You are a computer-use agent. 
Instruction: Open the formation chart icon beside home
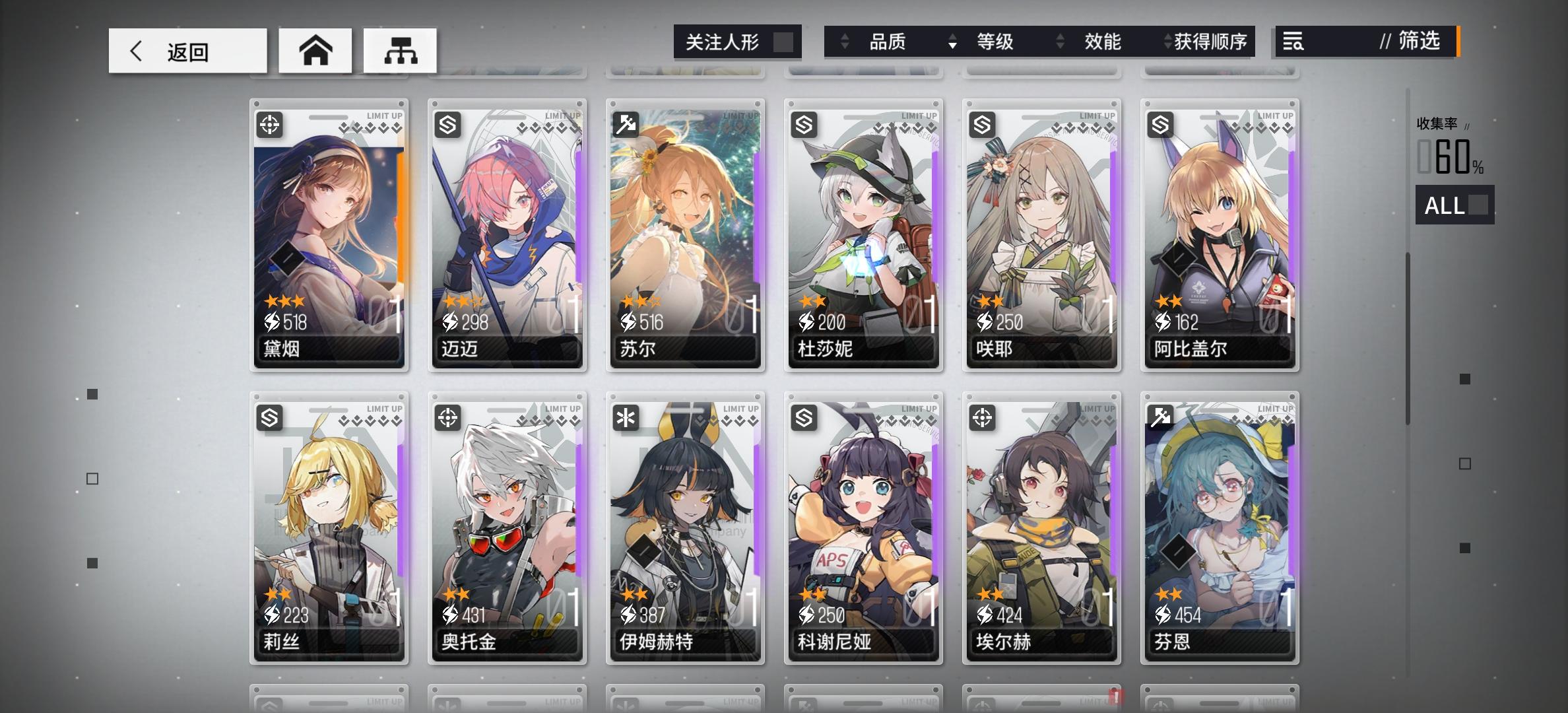(400, 50)
